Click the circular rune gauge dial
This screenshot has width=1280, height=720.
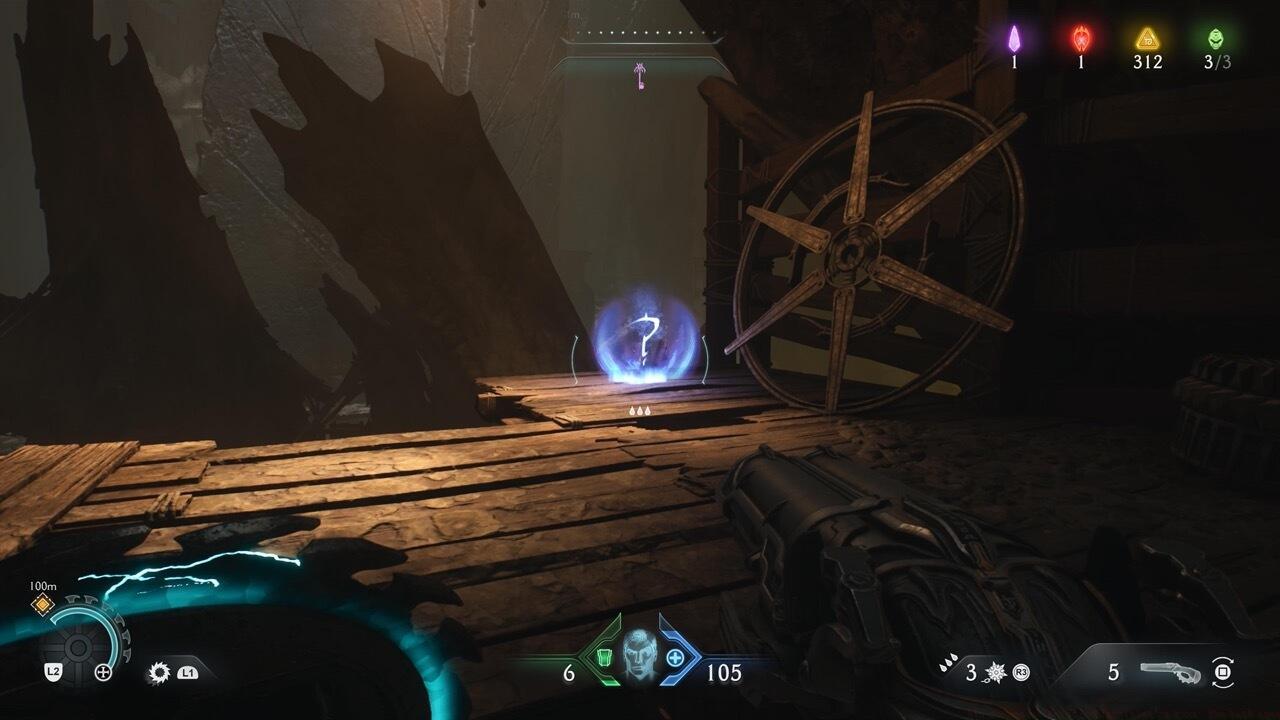(x=82, y=640)
